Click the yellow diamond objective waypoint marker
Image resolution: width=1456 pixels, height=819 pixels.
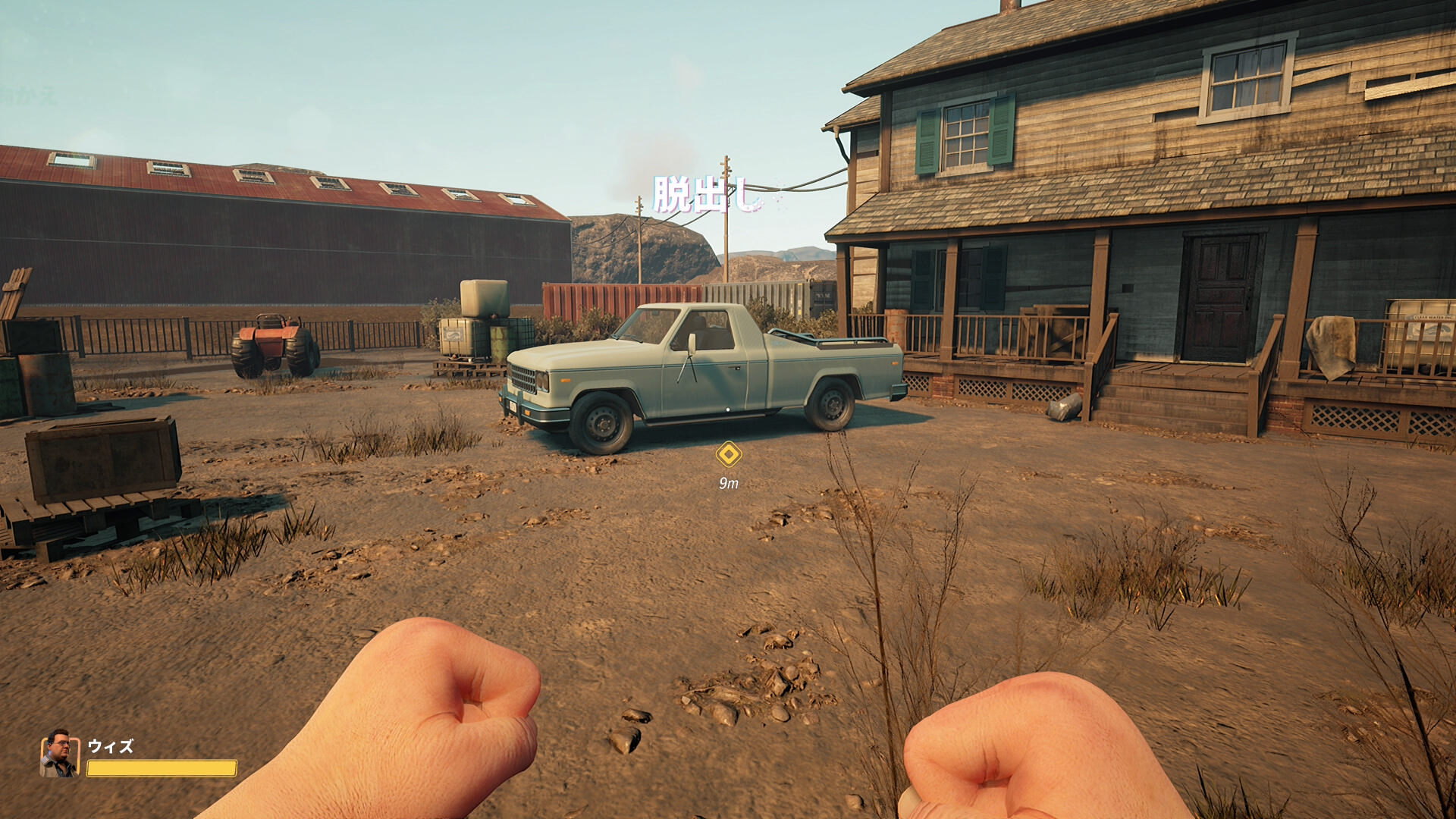pos(729,455)
